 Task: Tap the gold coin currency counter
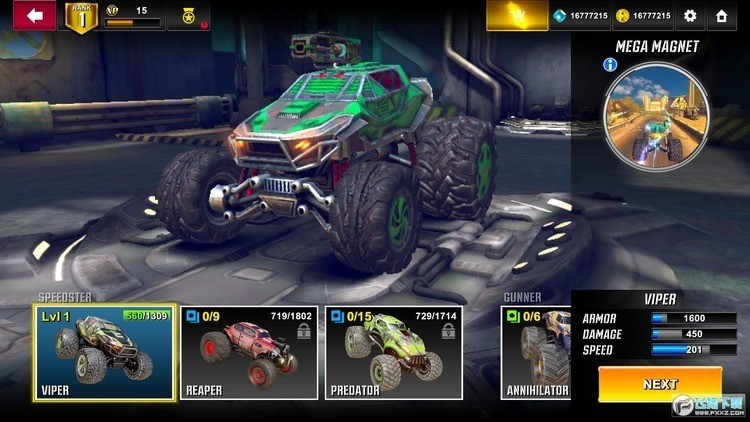(x=643, y=16)
